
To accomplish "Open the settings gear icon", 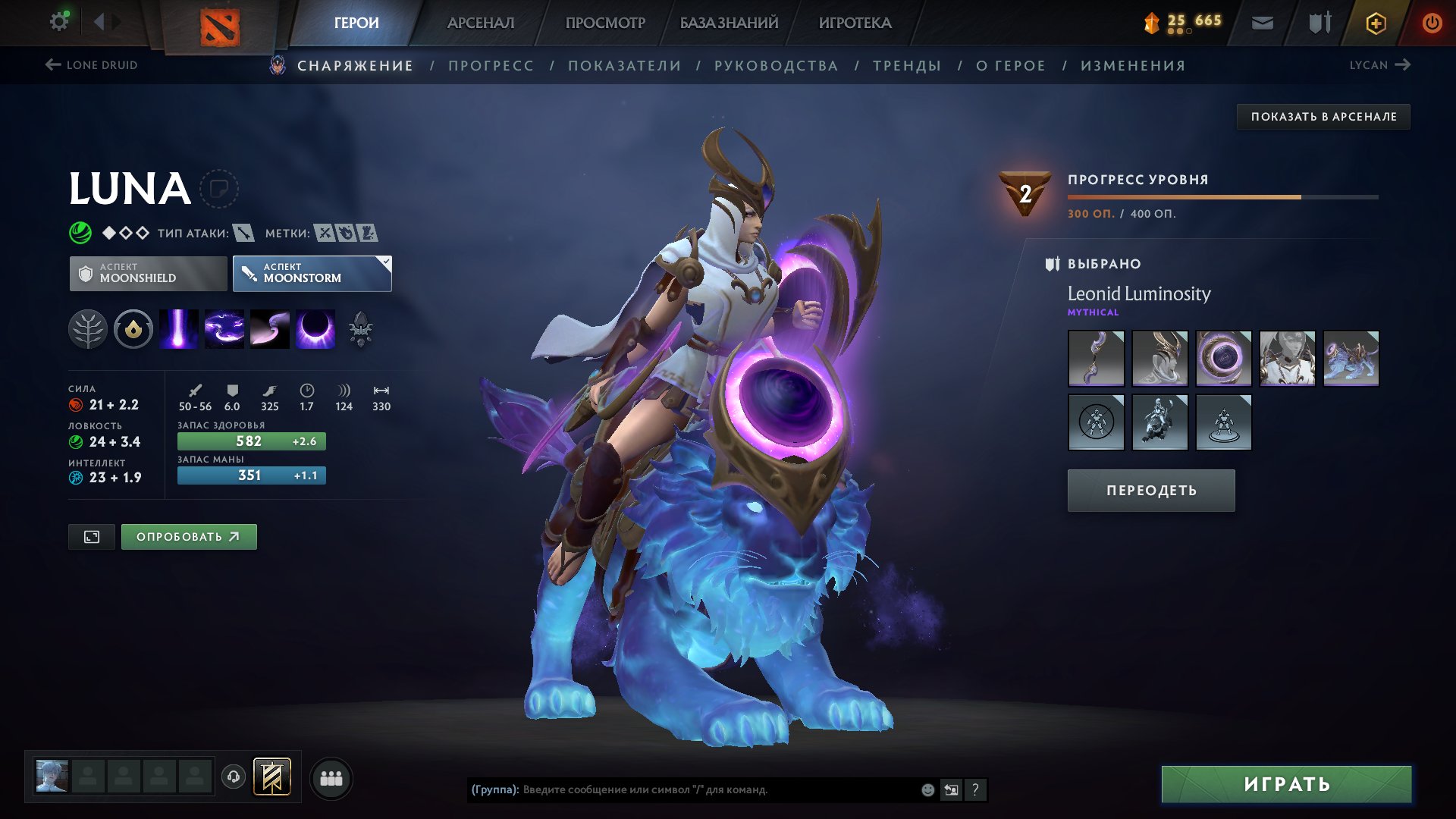I will 58,21.
